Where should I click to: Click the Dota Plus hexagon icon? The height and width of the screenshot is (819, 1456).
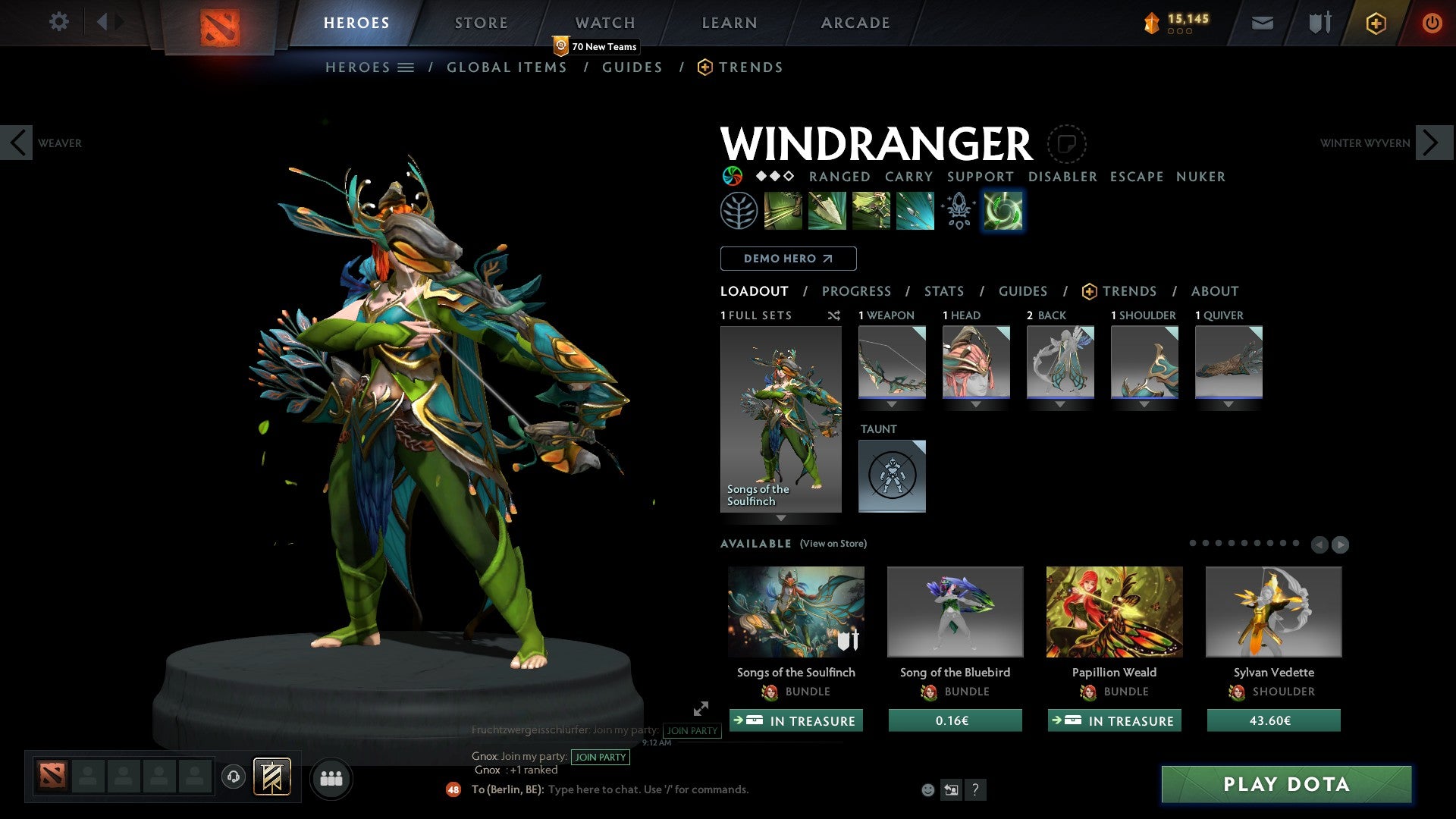pos(1375,23)
